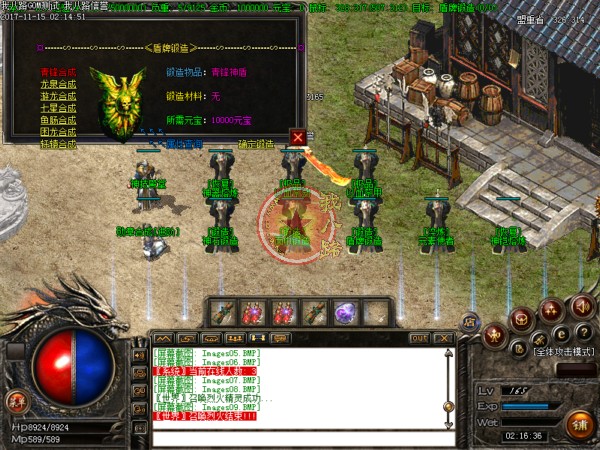Type in the chat input field
Screen dimensions: 600x450
[x=290, y=437]
